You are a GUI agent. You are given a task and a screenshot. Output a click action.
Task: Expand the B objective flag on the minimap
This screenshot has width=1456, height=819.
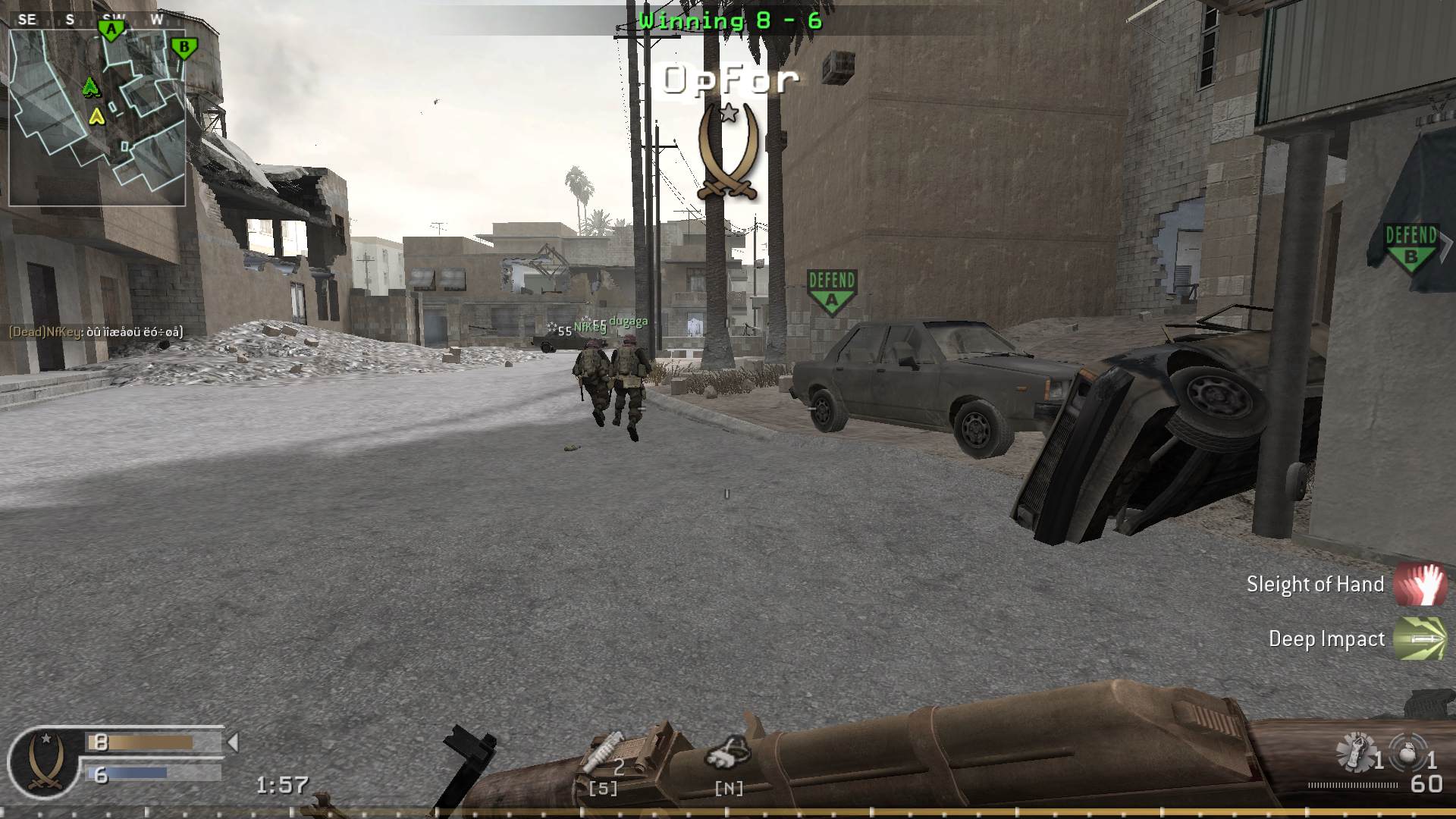coord(184,47)
